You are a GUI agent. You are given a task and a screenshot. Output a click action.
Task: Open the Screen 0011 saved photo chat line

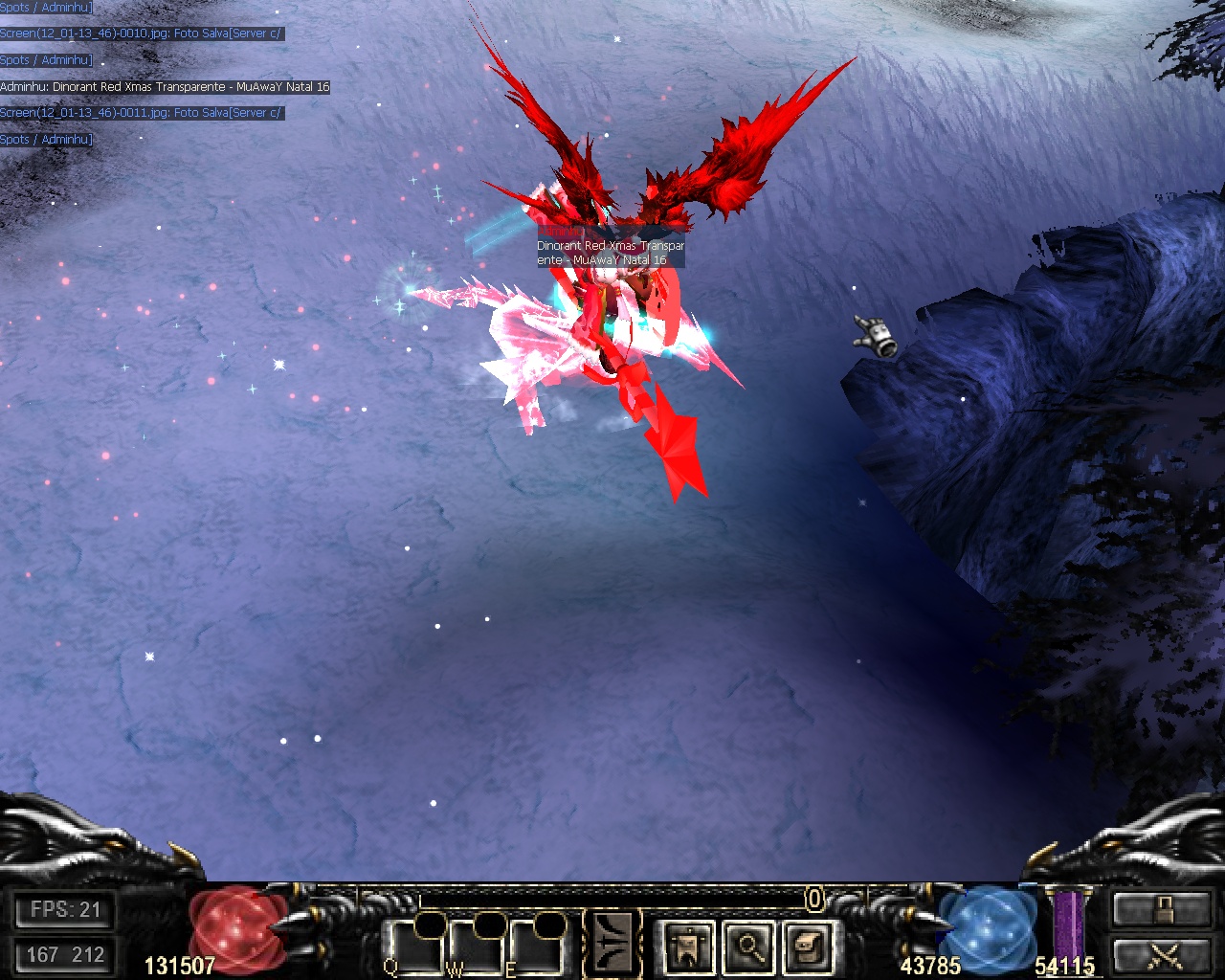[141, 113]
